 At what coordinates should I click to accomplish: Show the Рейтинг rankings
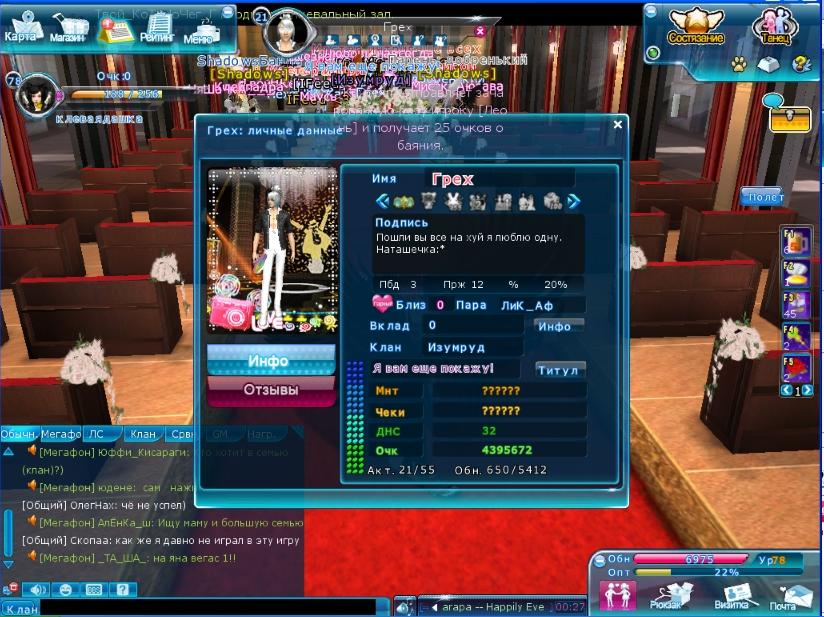click(x=157, y=27)
